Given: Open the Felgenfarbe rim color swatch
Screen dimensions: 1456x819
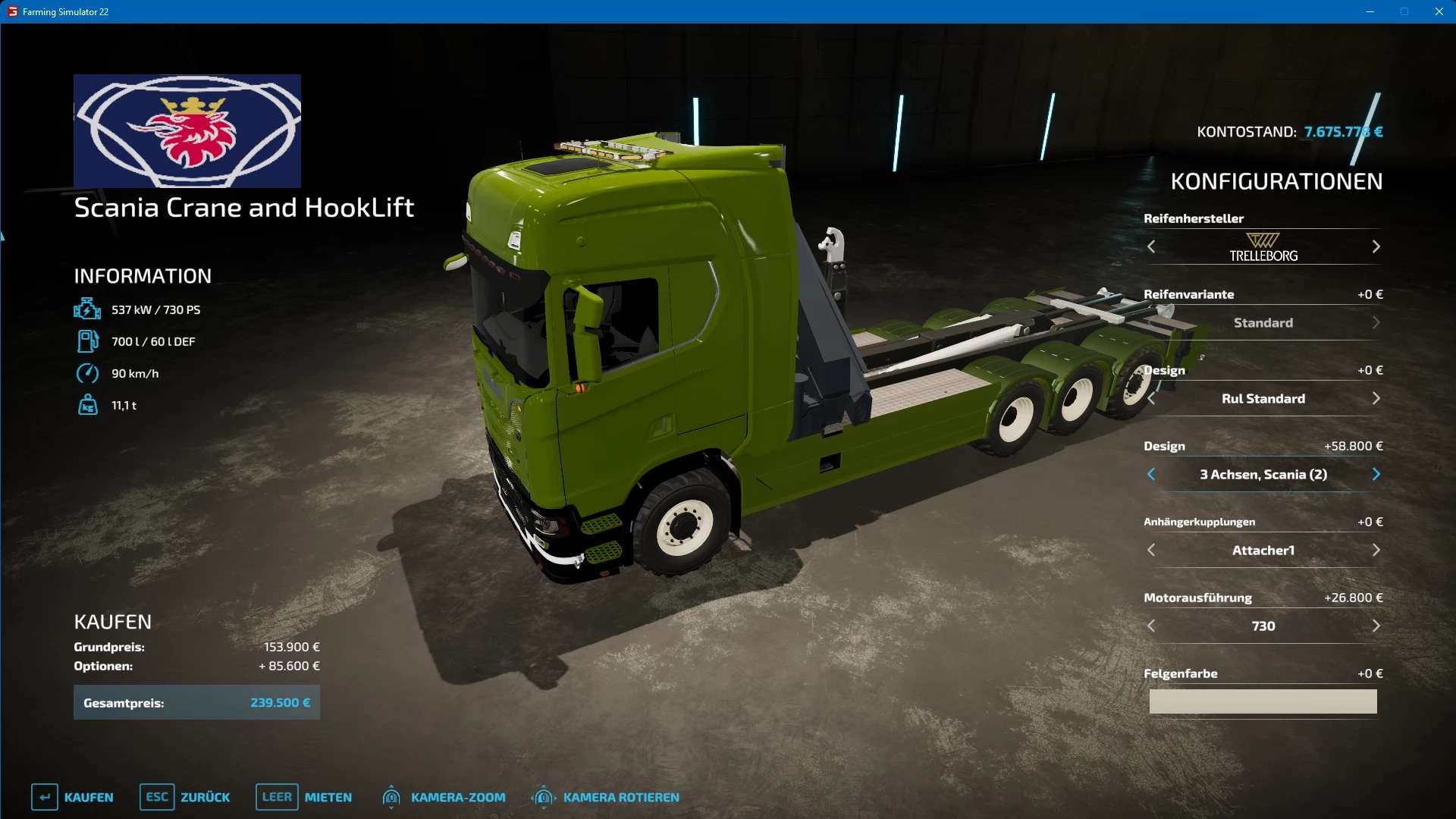Looking at the screenshot, I should point(1263,701).
